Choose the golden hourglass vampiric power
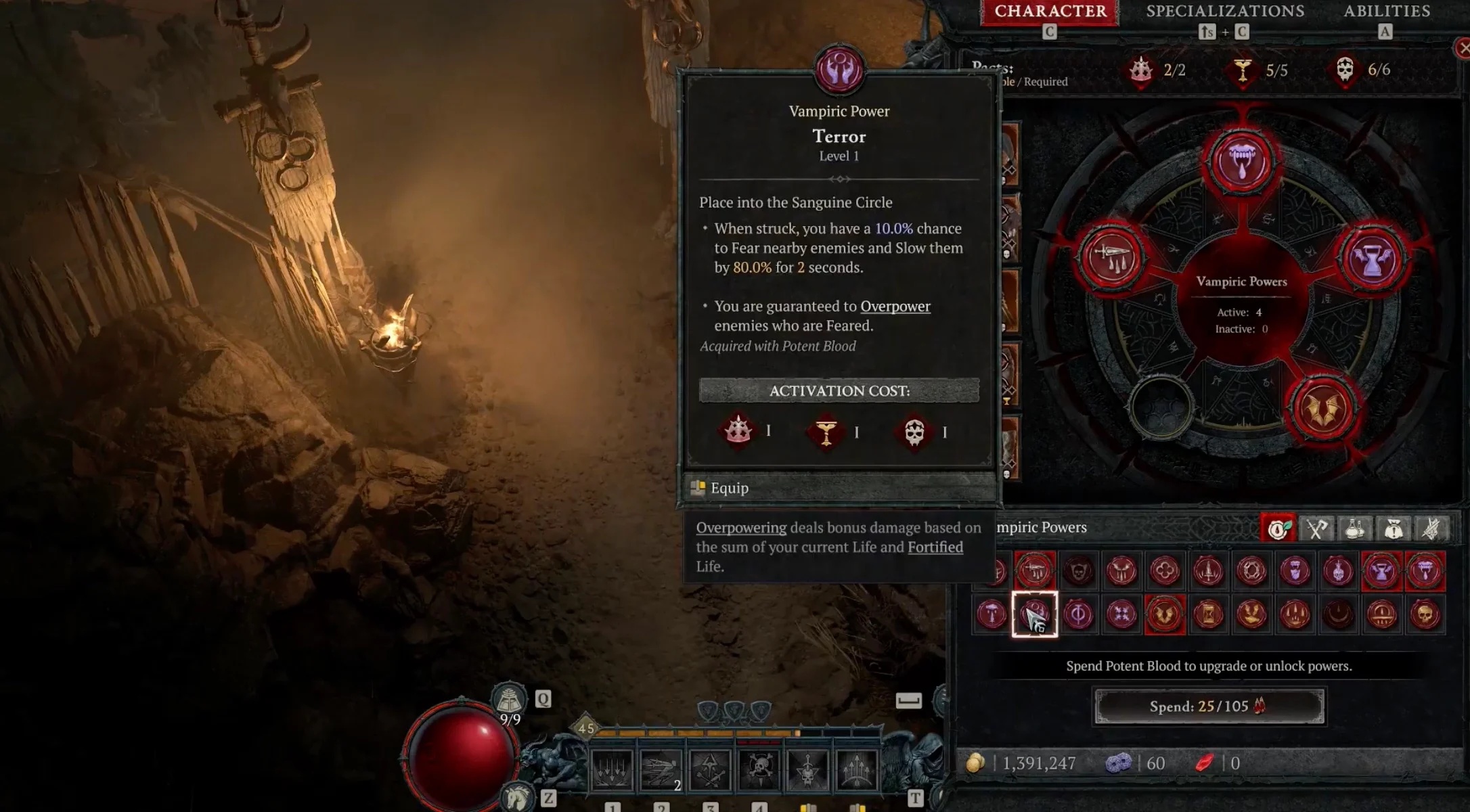 click(1209, 615)
